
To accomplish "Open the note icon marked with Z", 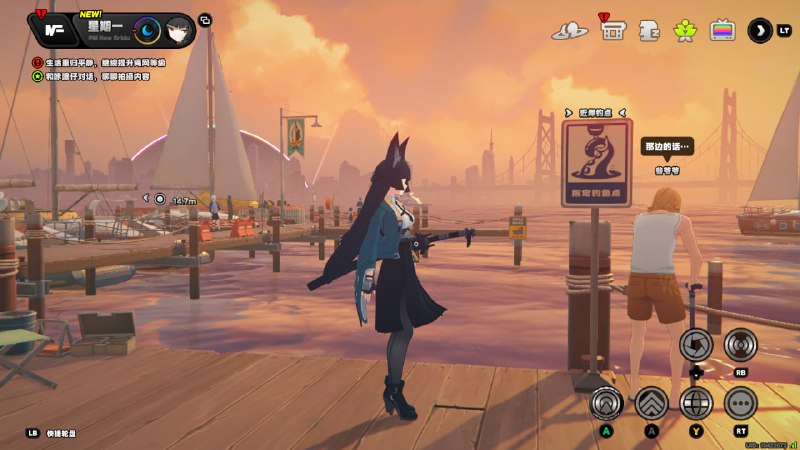I will pos(649,30).
